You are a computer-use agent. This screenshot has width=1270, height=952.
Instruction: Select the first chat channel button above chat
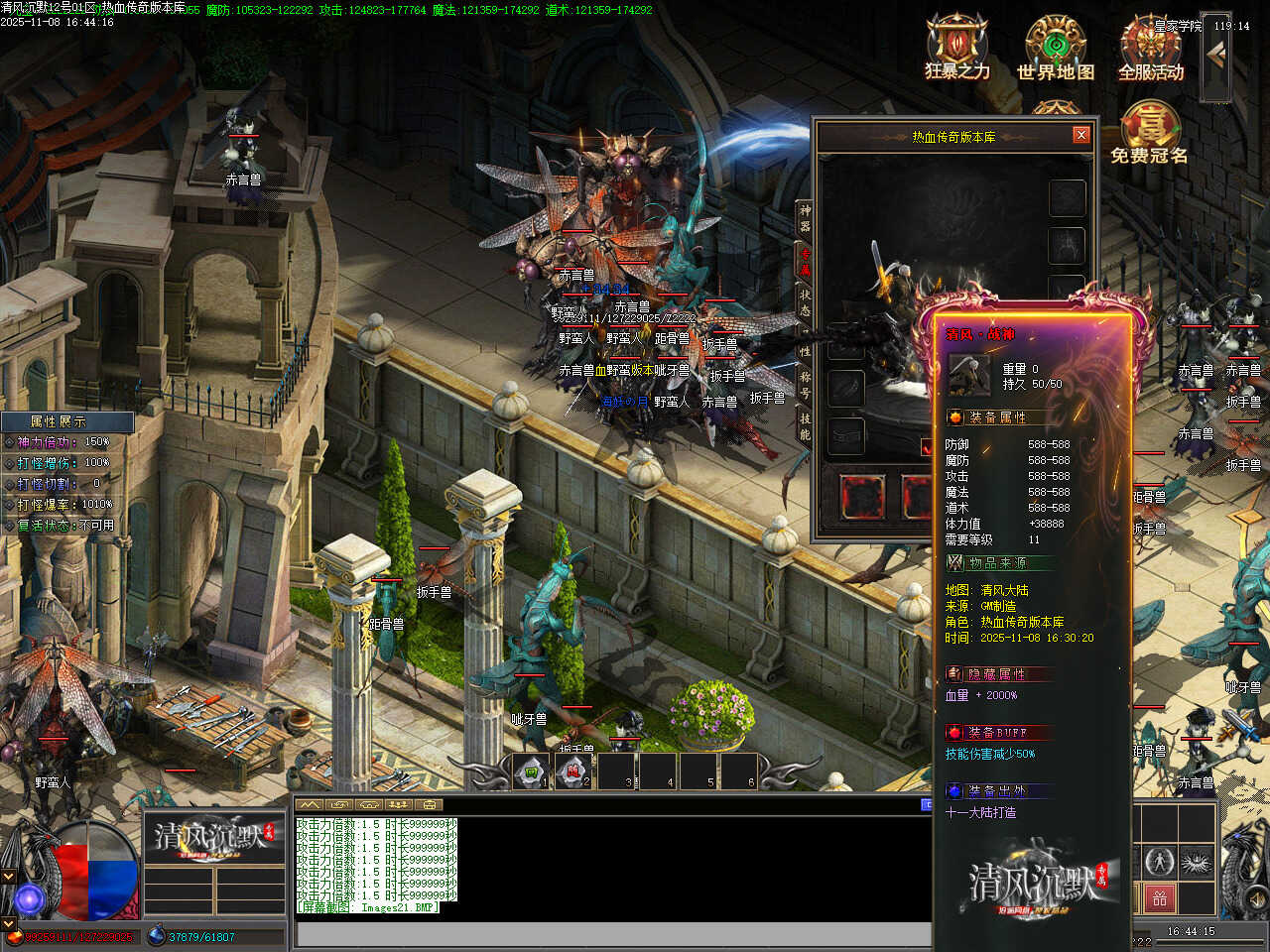(x=310, y=804)
